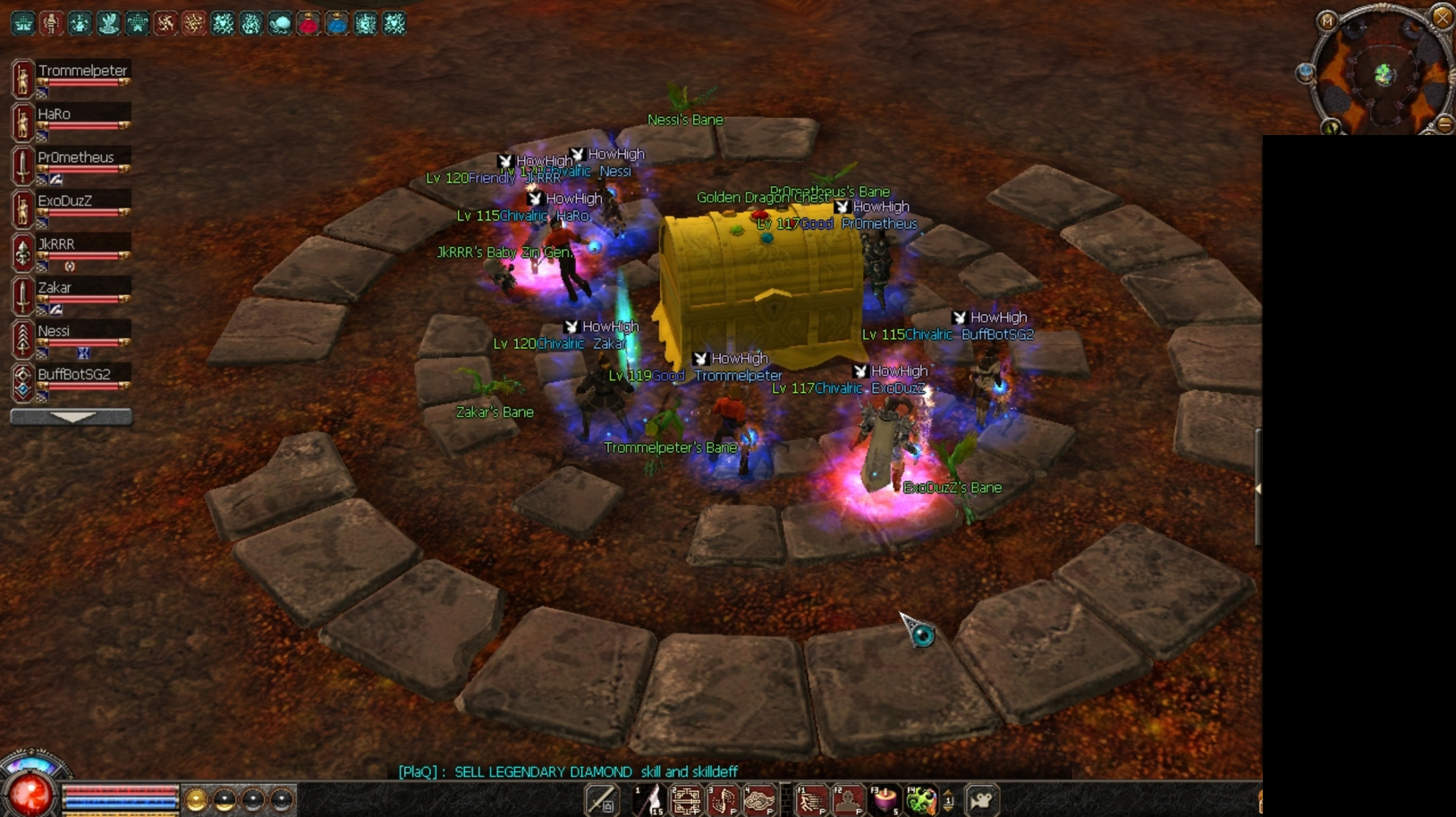Open the map with the M button
The height and width of the screenshot is (817, 1456).
coord(1326,21)
